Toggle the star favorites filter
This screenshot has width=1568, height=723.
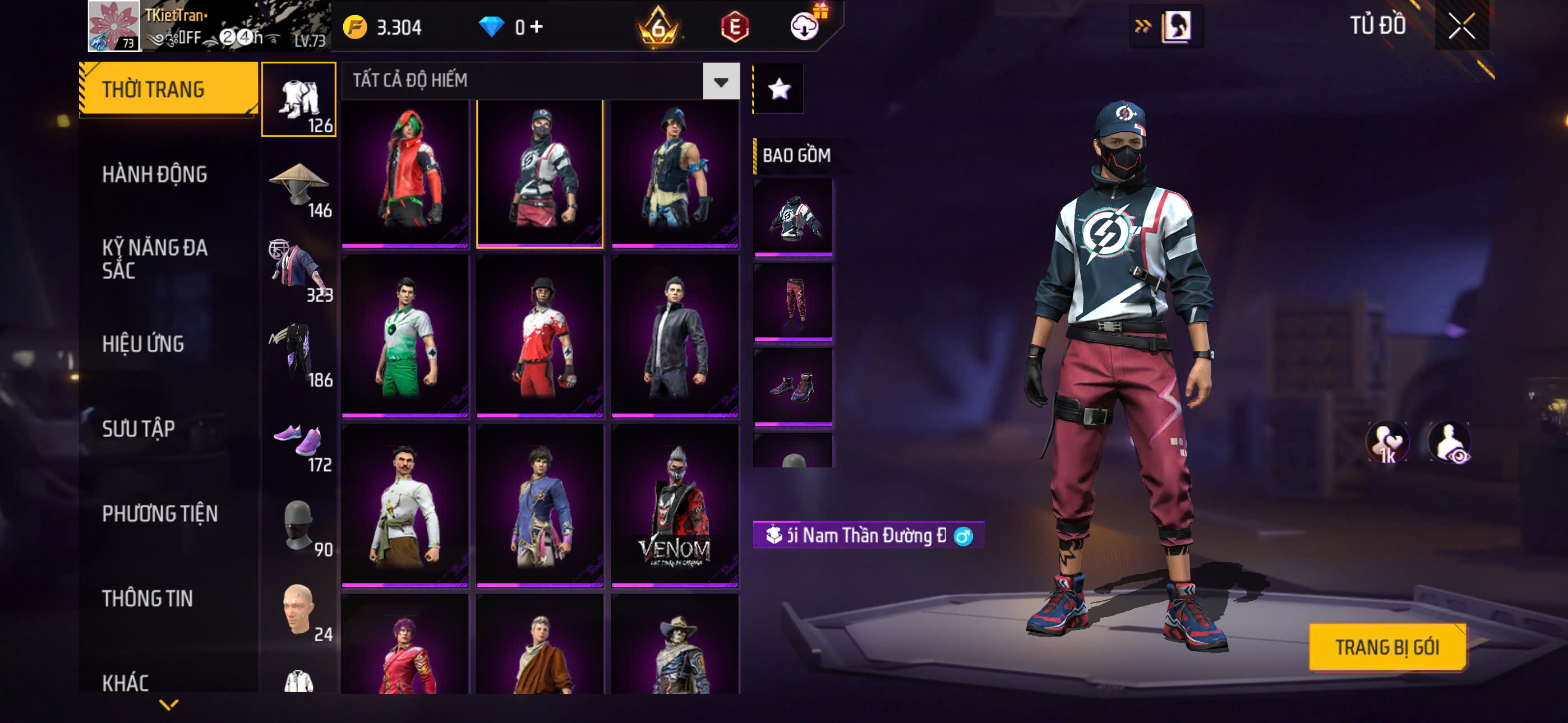[779, 90]
